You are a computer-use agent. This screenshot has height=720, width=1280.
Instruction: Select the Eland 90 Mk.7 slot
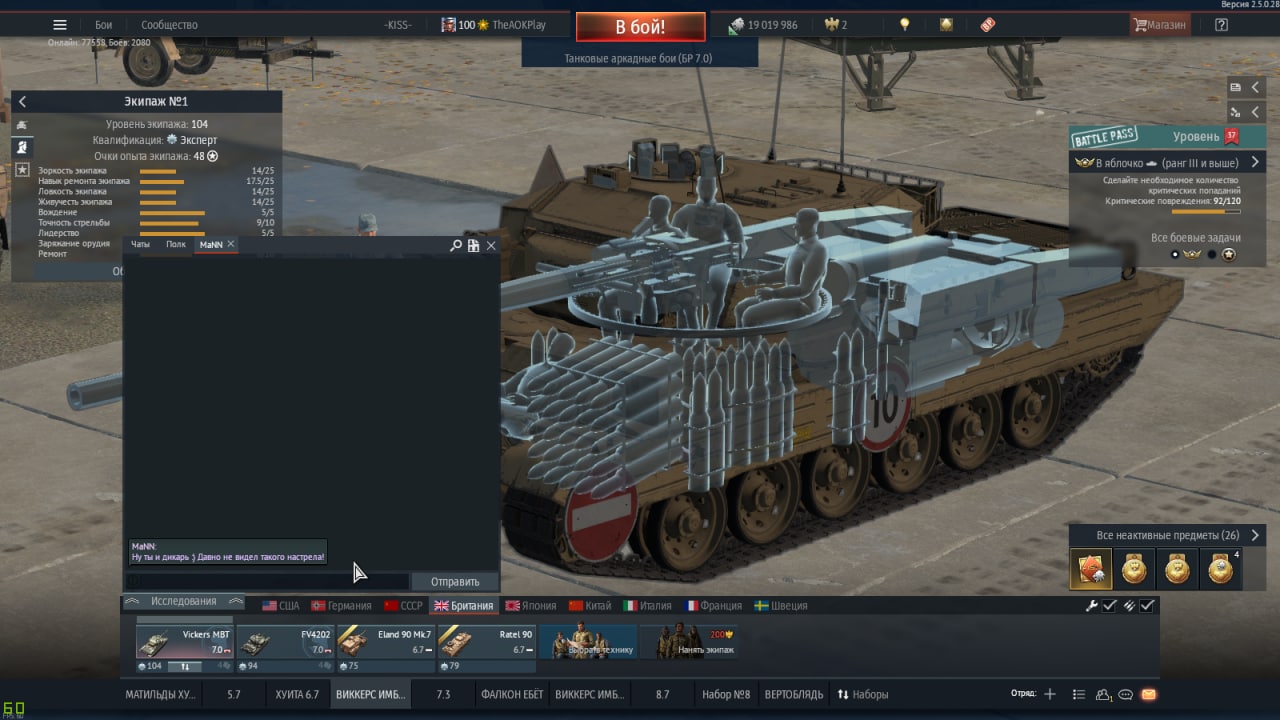click(x=385, y=648)
